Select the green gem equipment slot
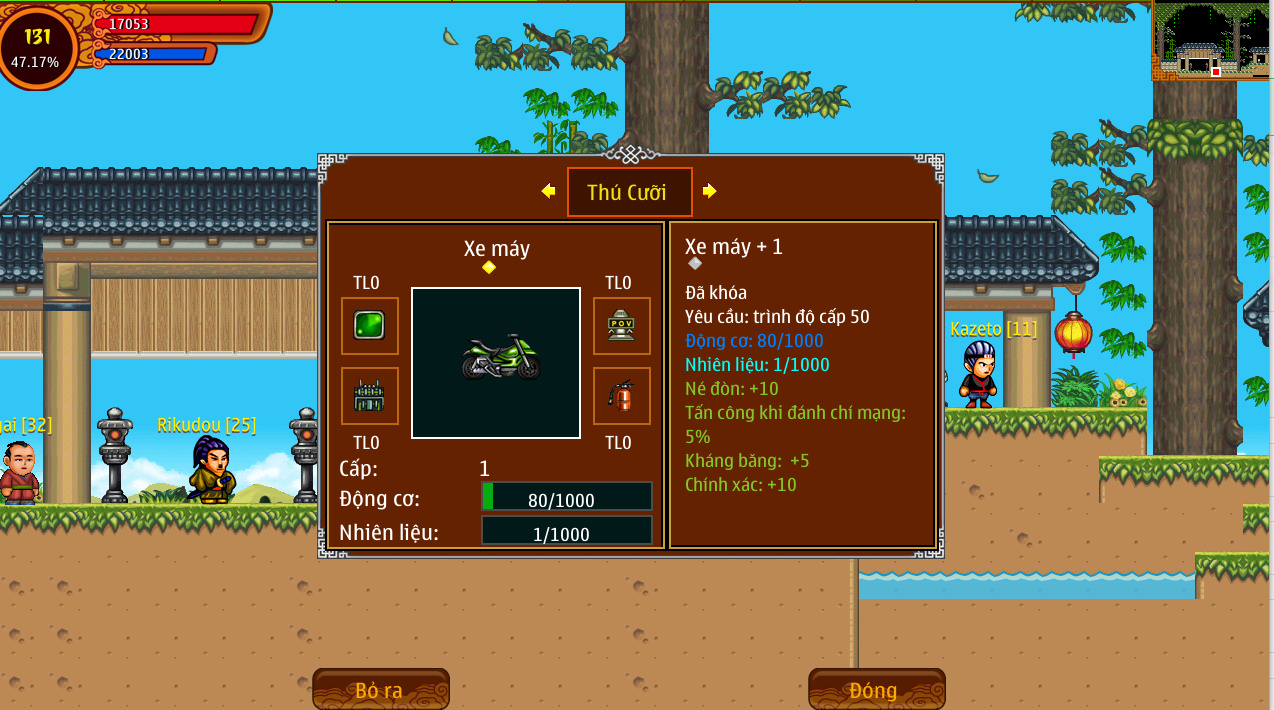Screen dimensions: 1274x710 (370, 326)
